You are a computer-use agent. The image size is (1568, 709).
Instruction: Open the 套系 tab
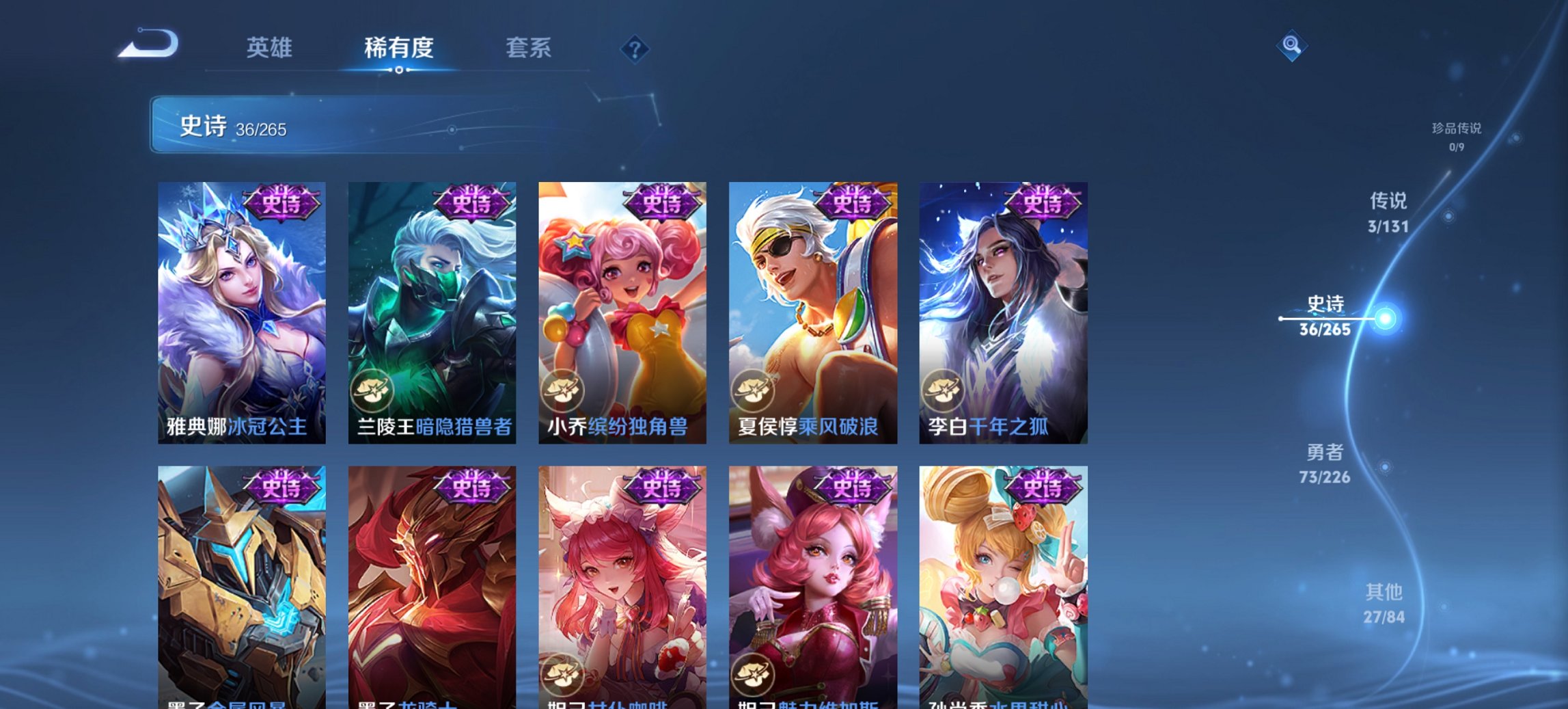[528, 48]
